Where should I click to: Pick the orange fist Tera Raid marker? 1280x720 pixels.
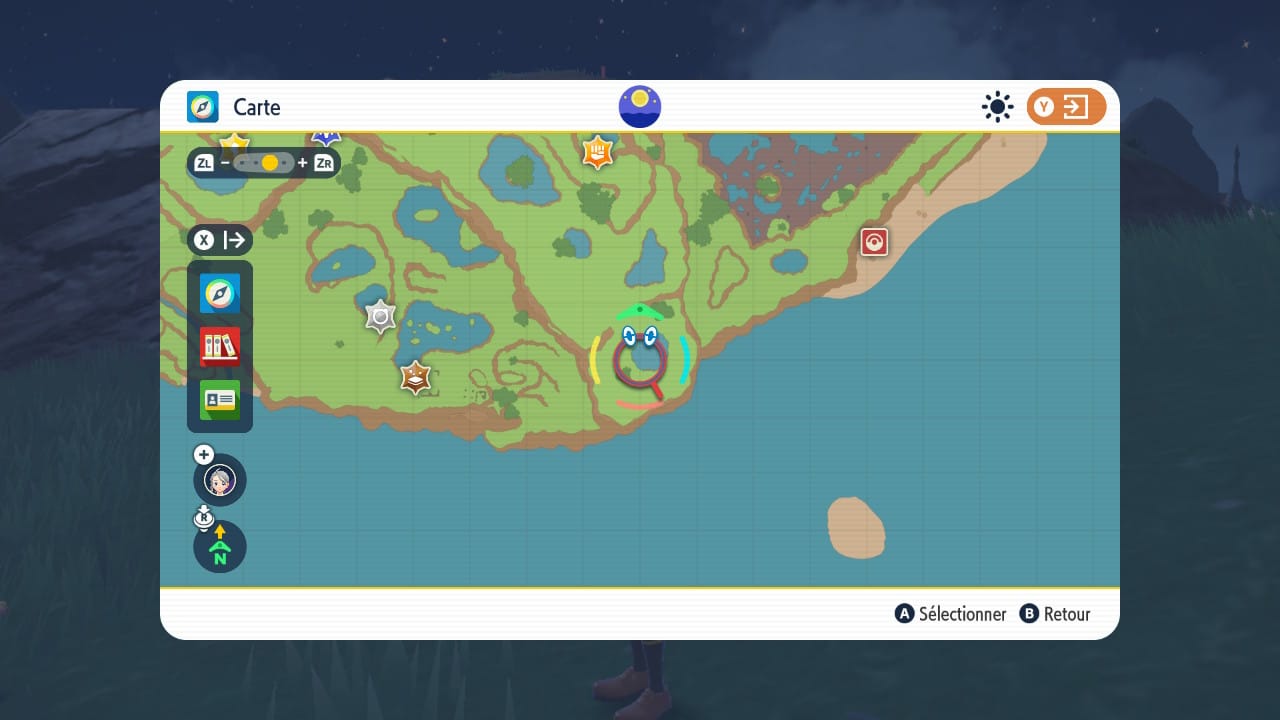(598, 152)
